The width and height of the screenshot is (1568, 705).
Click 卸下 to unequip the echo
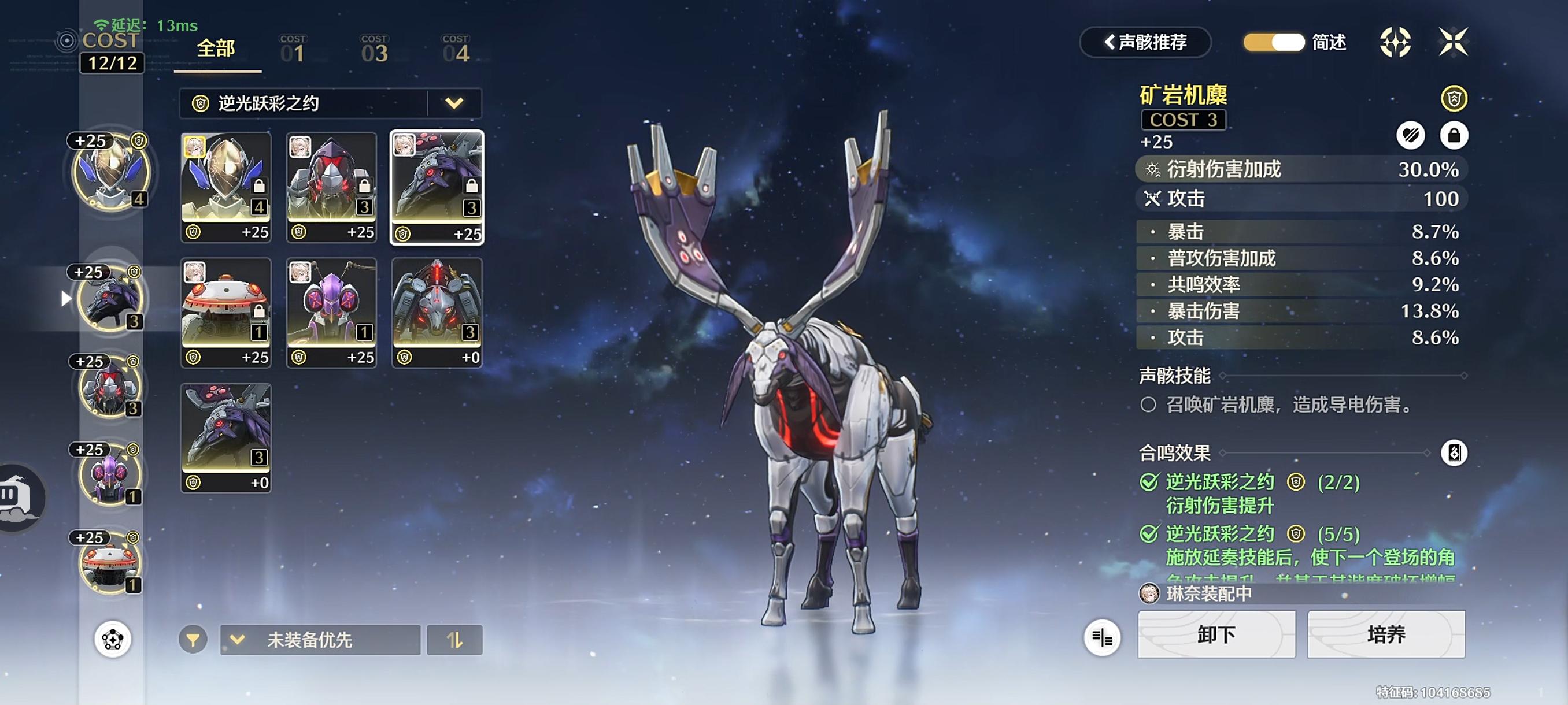coord(1216,634)
